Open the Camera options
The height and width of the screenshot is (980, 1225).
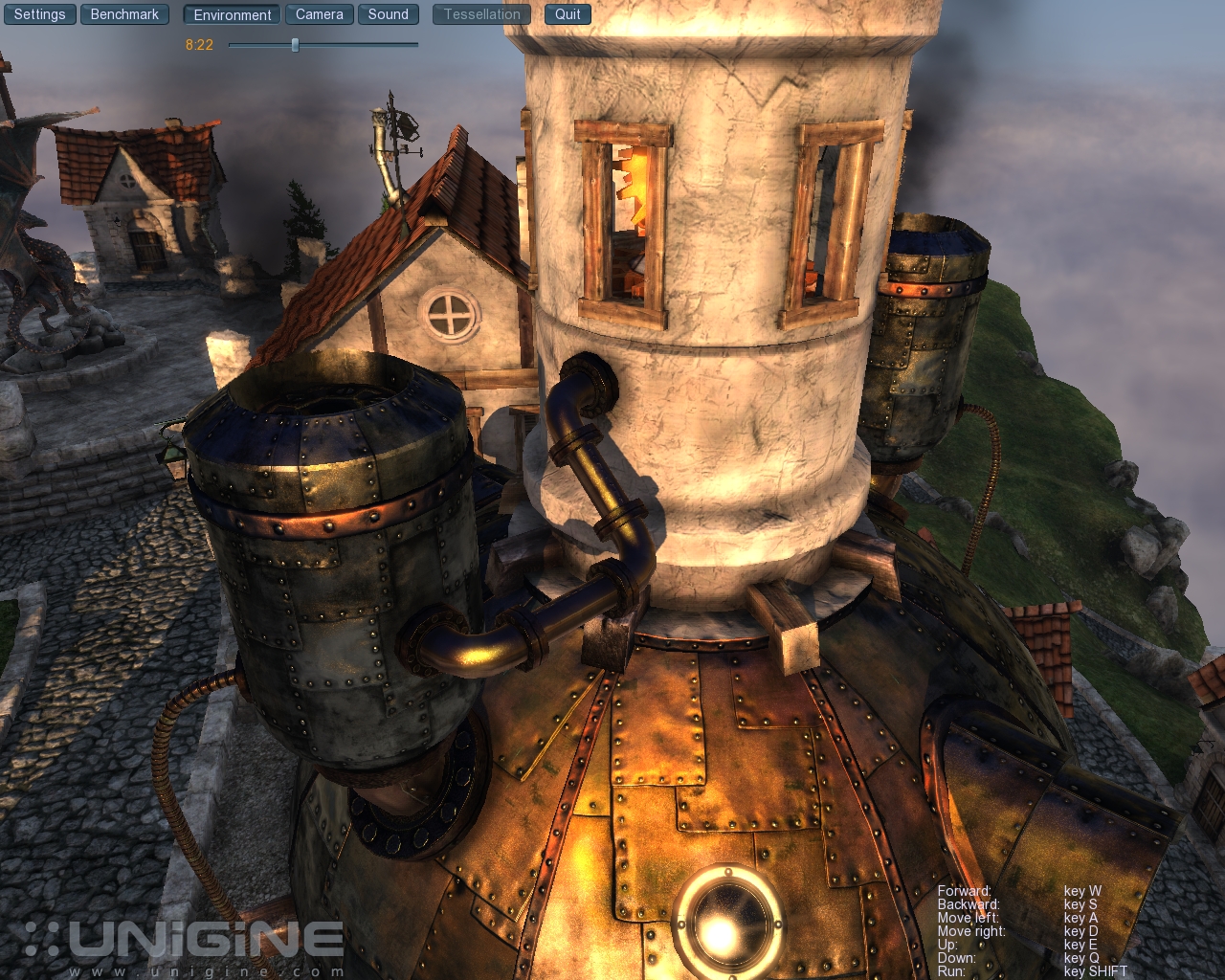coord(319,14)
